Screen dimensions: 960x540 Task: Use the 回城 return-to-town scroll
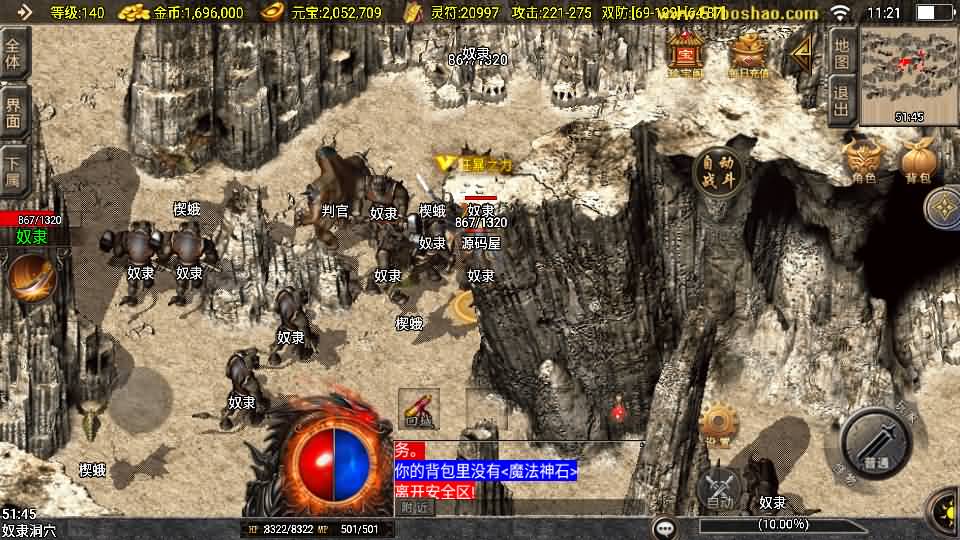(419, 408)
